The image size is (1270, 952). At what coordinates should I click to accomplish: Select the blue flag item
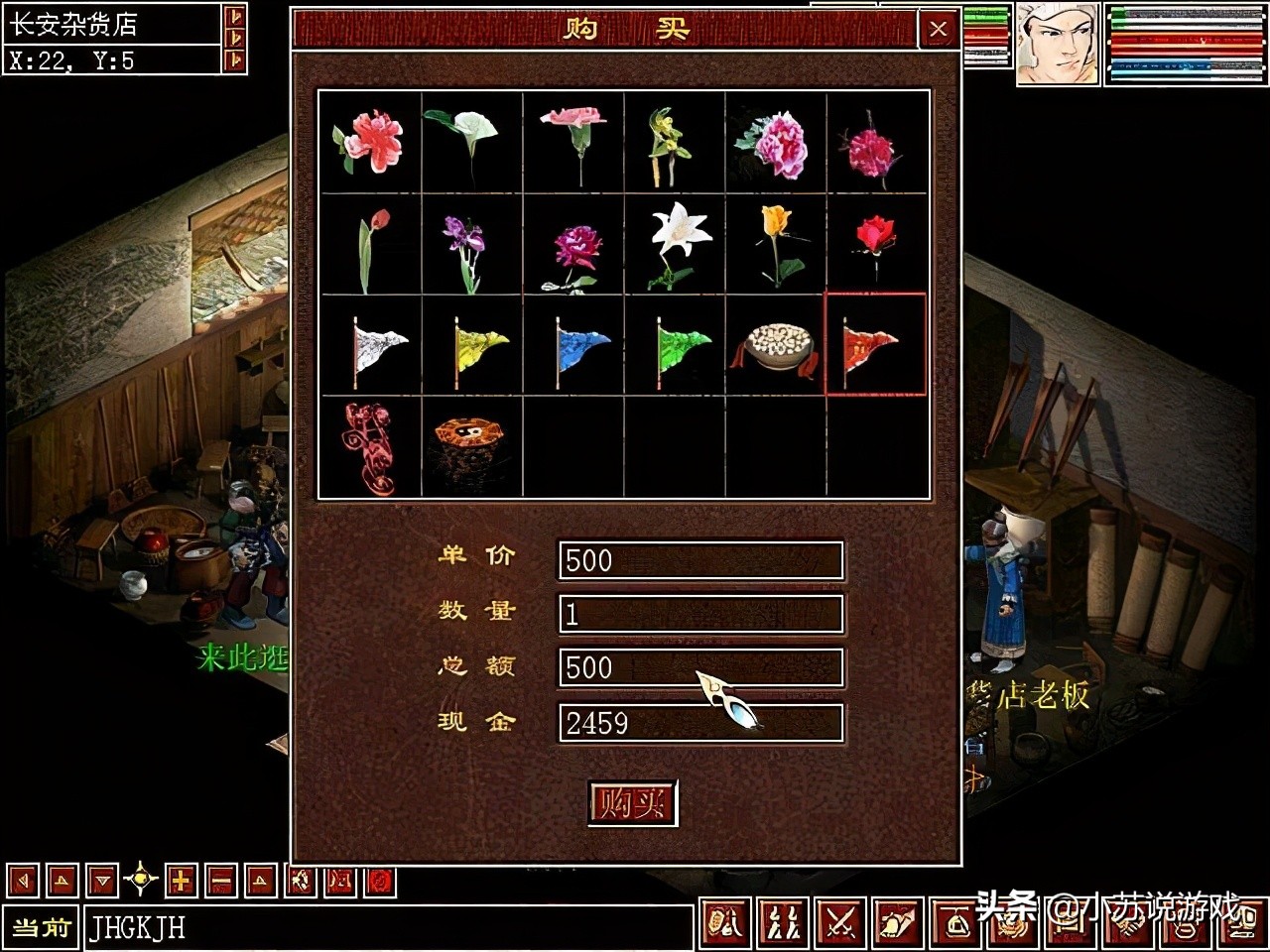tap(574, 346)
